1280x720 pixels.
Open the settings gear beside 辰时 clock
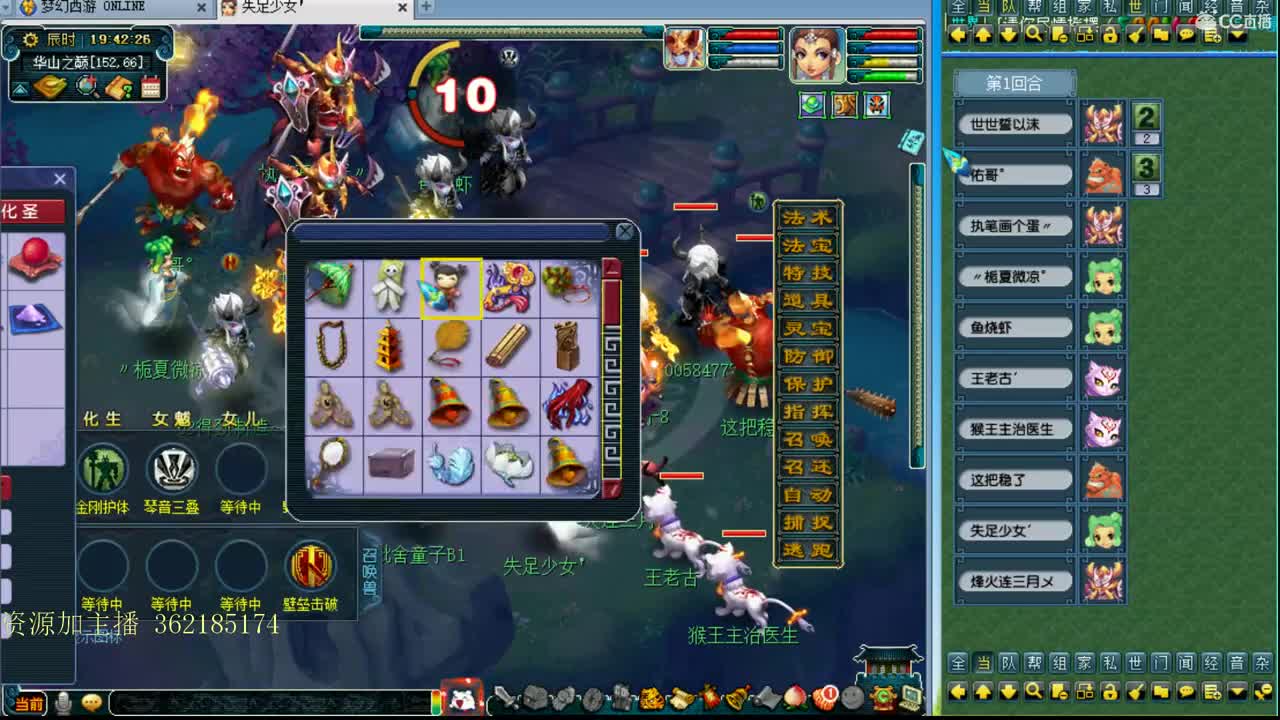tap(30, 40)
